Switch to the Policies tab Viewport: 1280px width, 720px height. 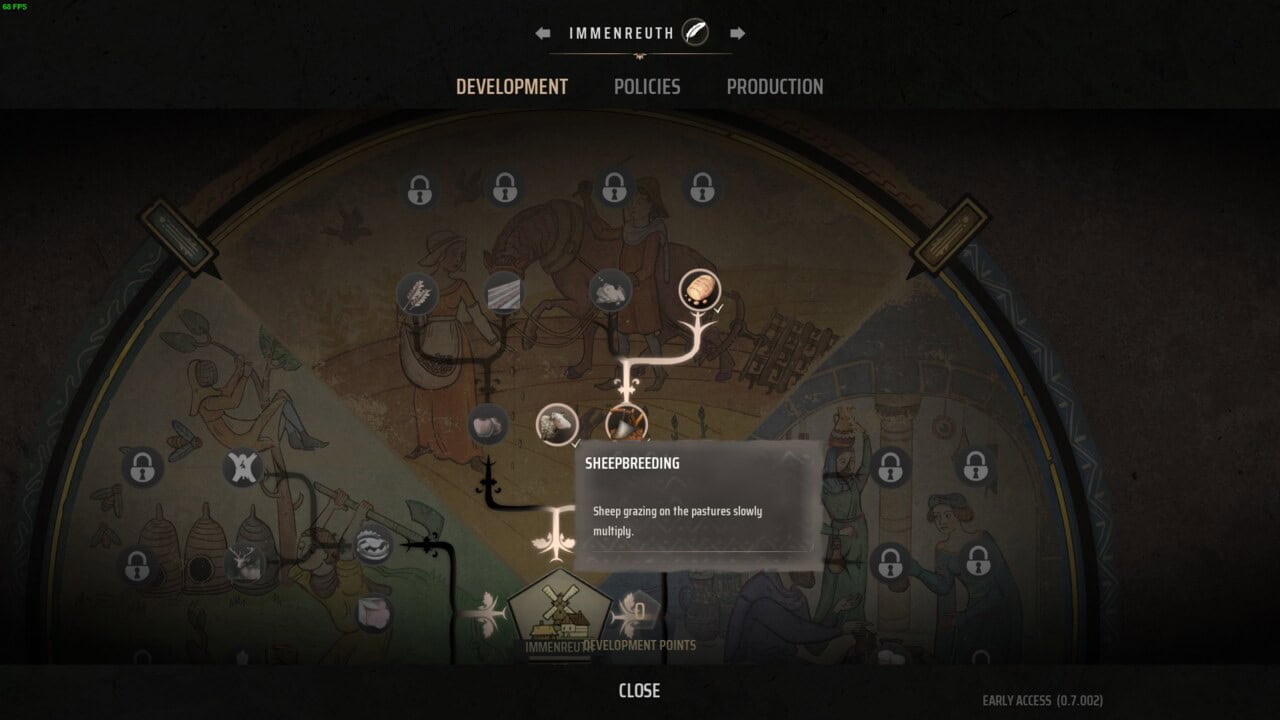click(647, 87)
